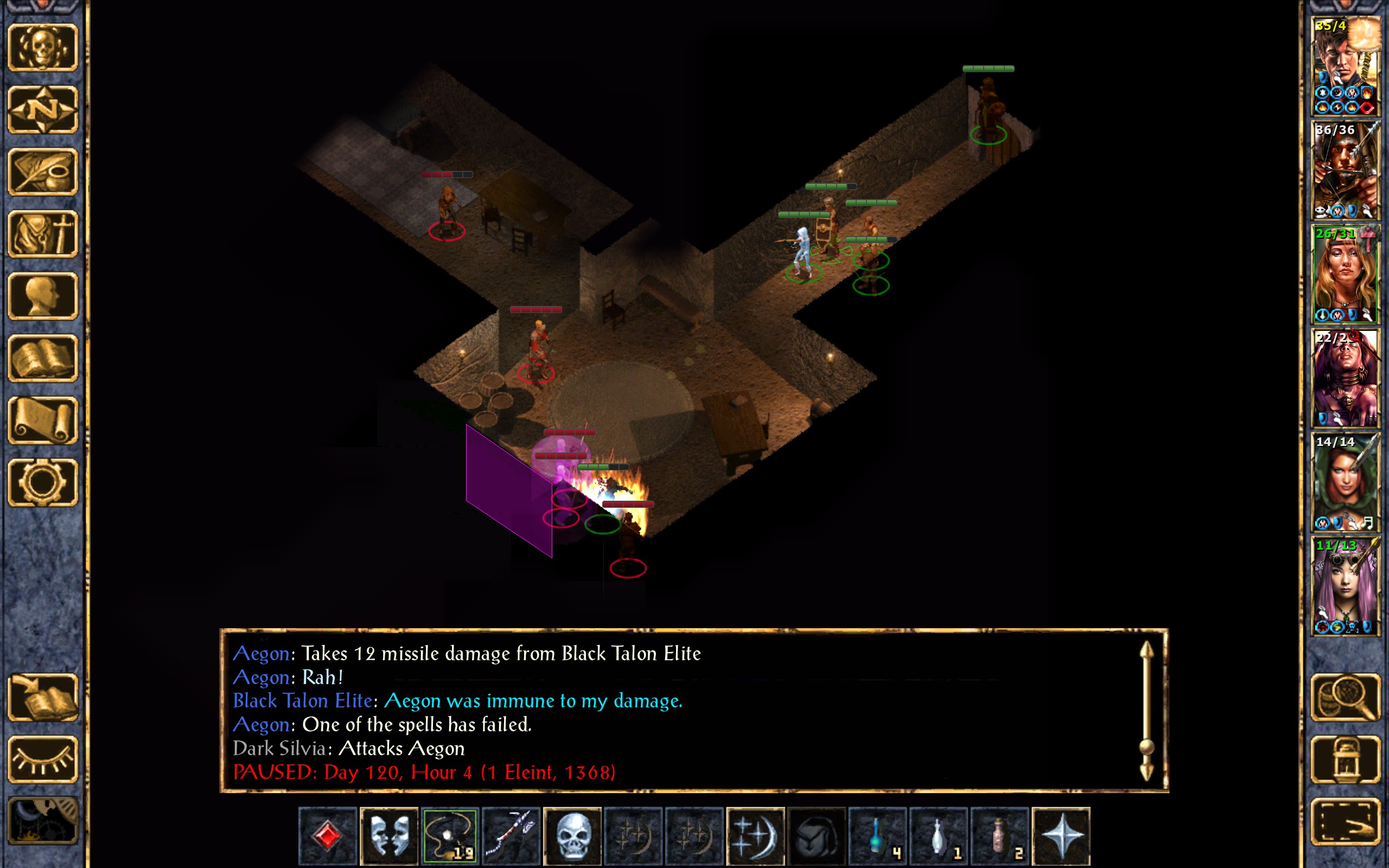Choose the talk masks action
This screenshot has width=1389, height=868.
pos(388,835)
